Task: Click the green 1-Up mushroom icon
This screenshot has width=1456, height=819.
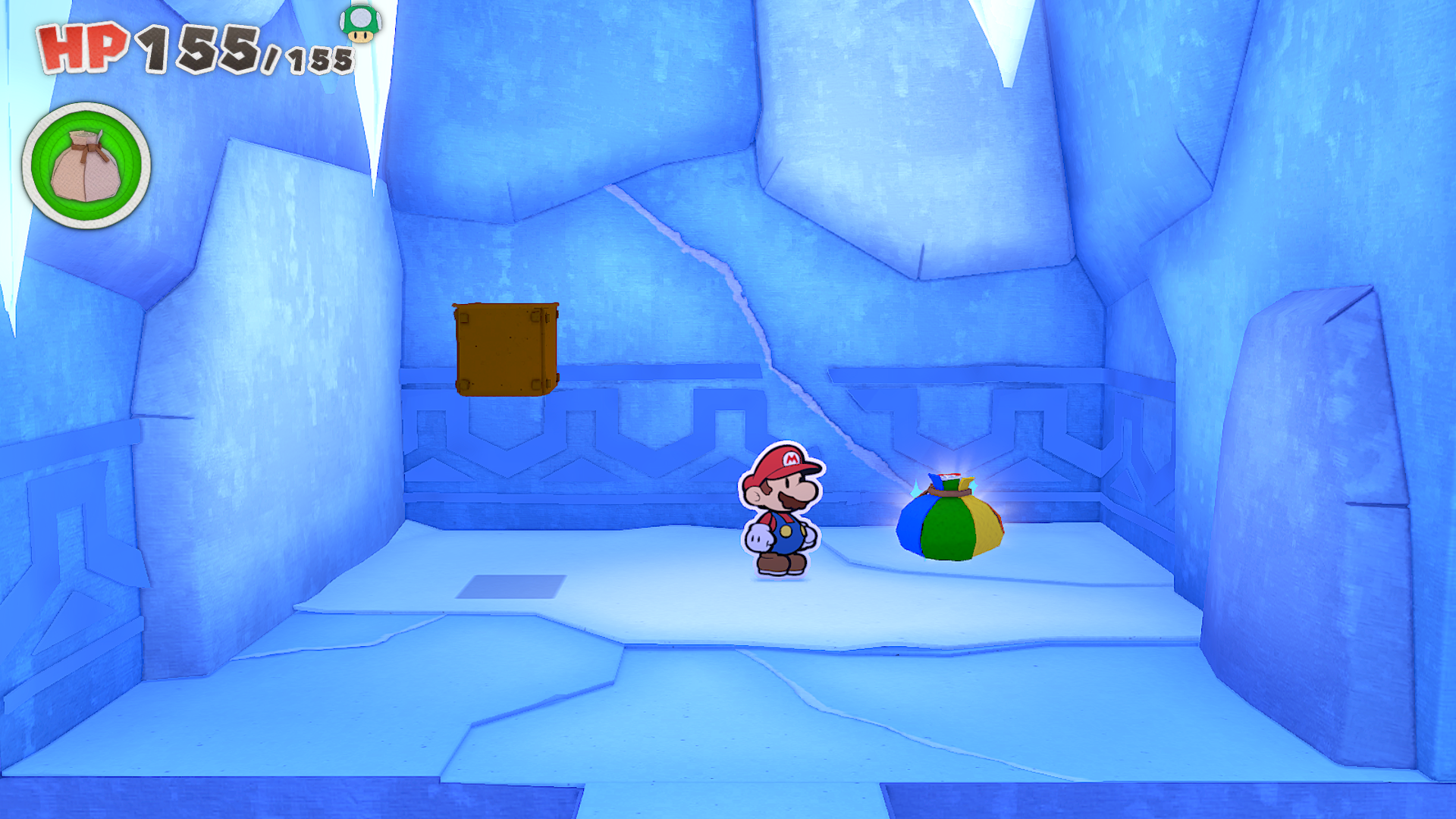Action: click(360, 23)
